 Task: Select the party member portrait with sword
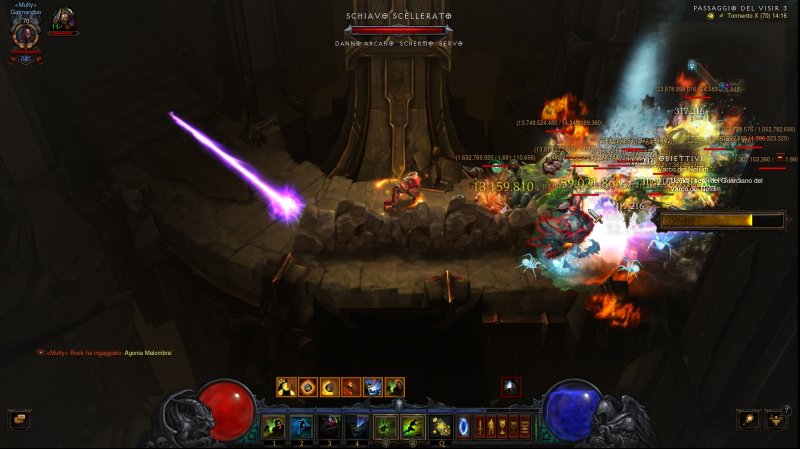click(x=63, y=19)
